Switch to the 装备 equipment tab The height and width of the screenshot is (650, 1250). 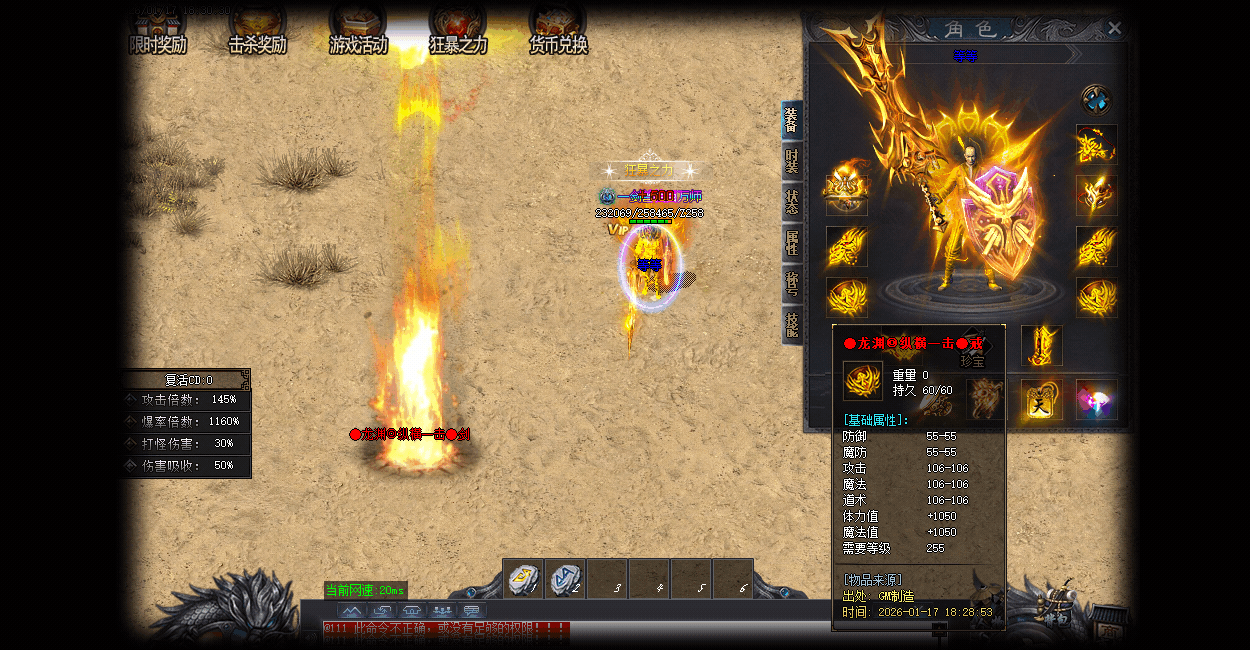tap(792, 120)
